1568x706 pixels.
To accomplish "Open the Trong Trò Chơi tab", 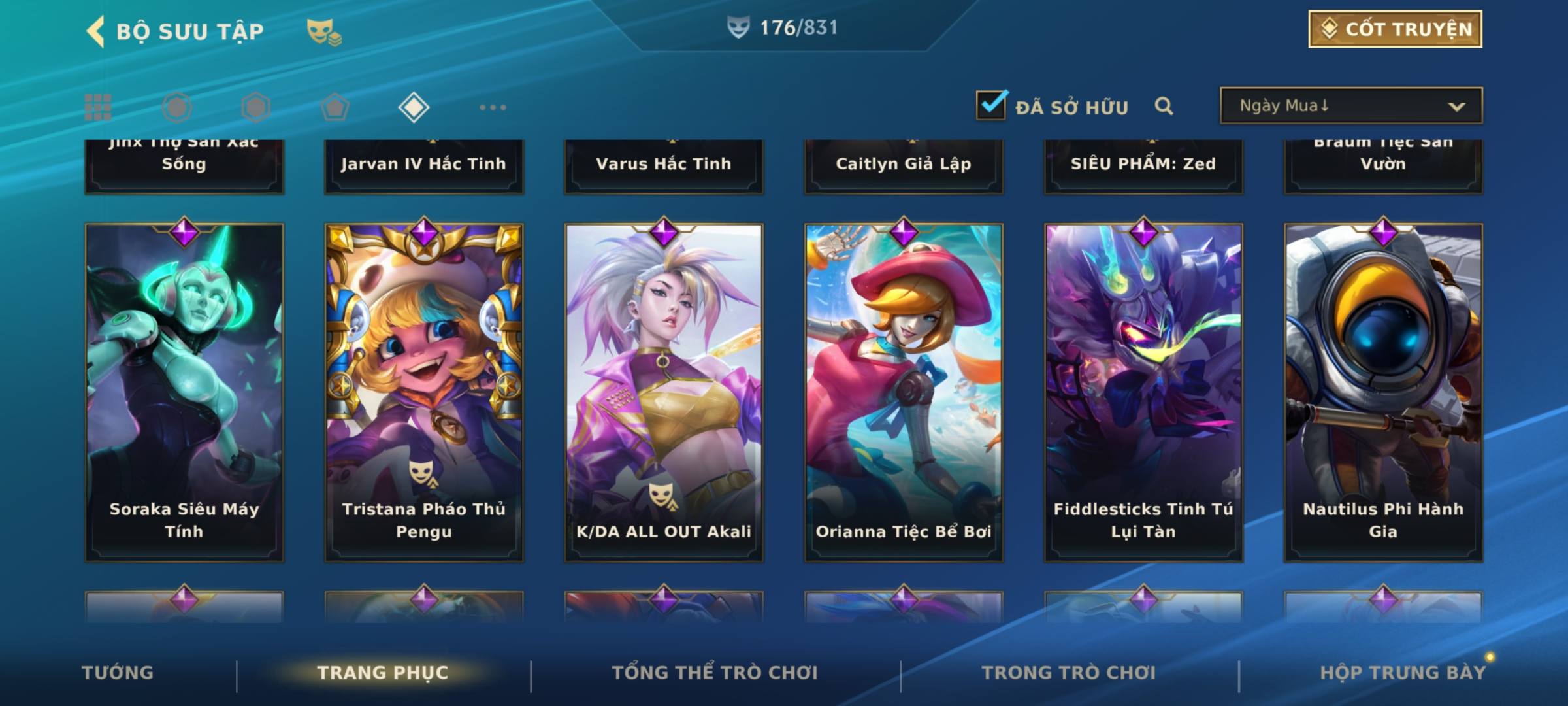I will pyautogui.click(x=1069, y=673).
